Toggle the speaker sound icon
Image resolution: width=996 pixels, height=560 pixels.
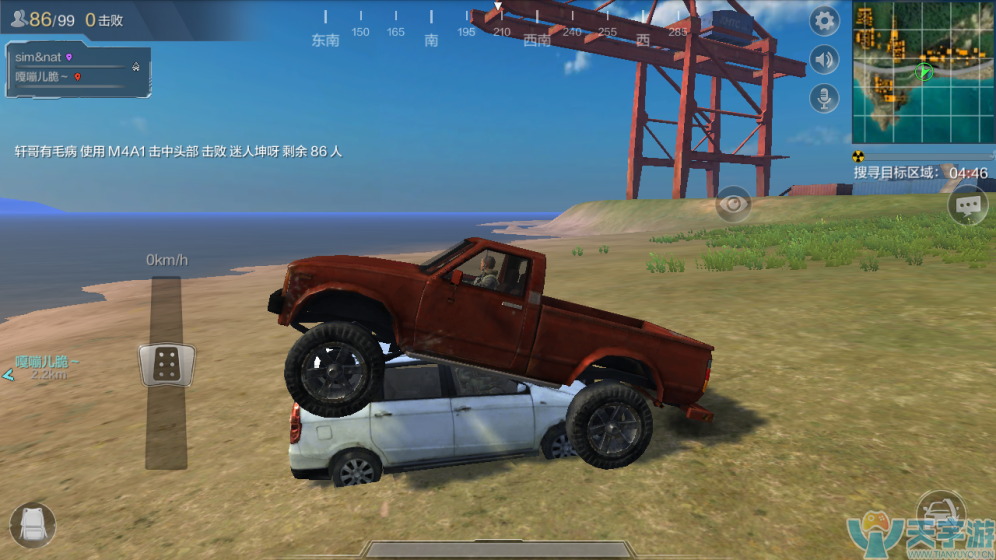(x=824, y=60)
